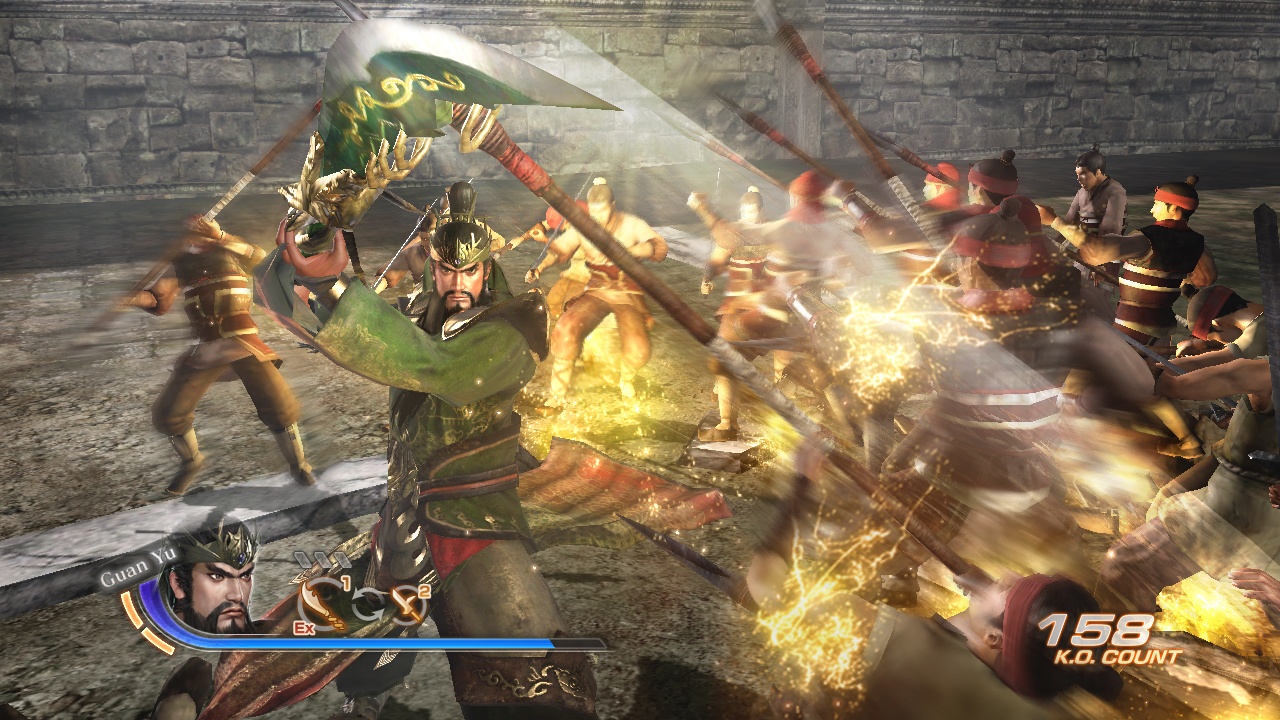Click the circular weapon-switch arrows icon

pos(369,602)
